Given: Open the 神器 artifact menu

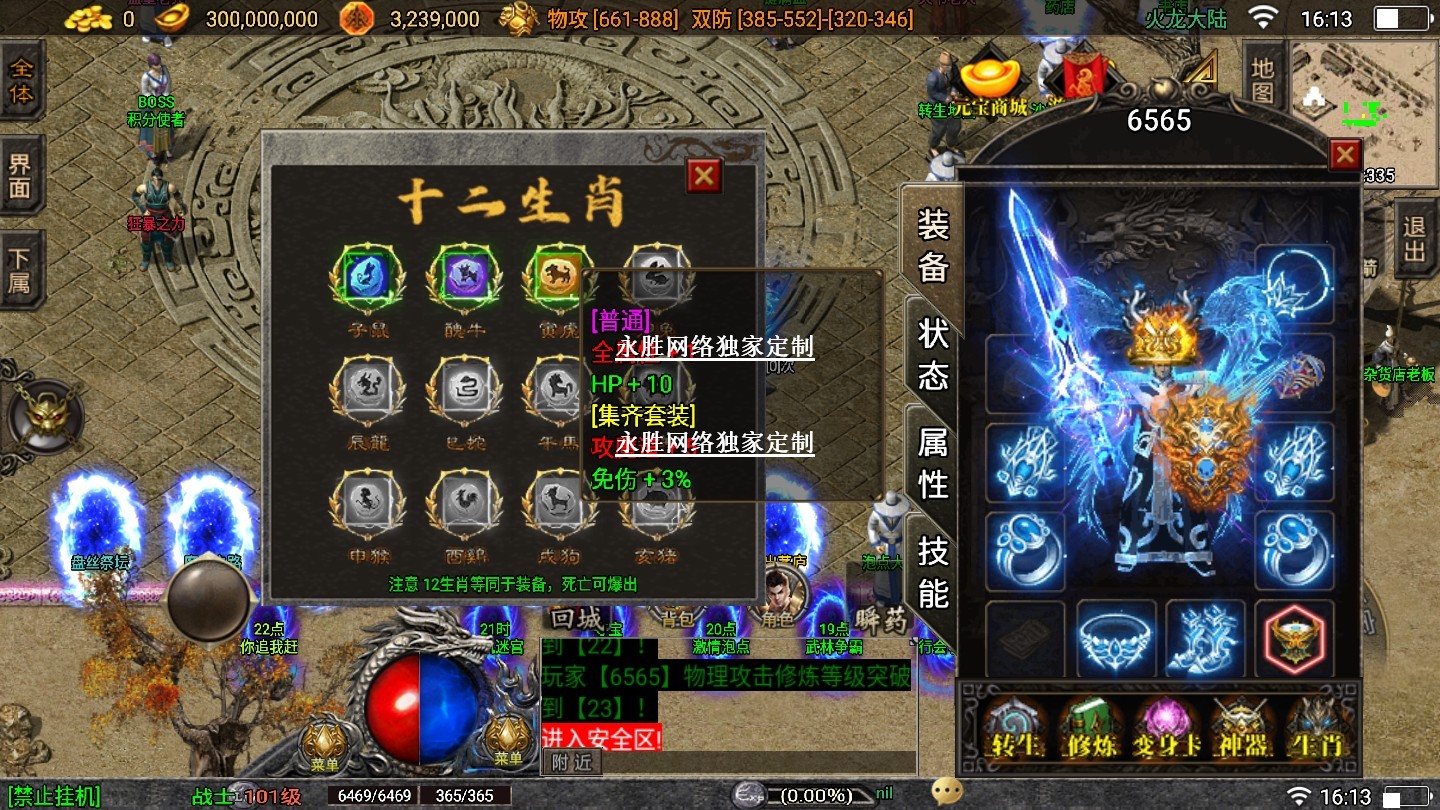Looking at the screenshot, I should tap(1241, 728).
